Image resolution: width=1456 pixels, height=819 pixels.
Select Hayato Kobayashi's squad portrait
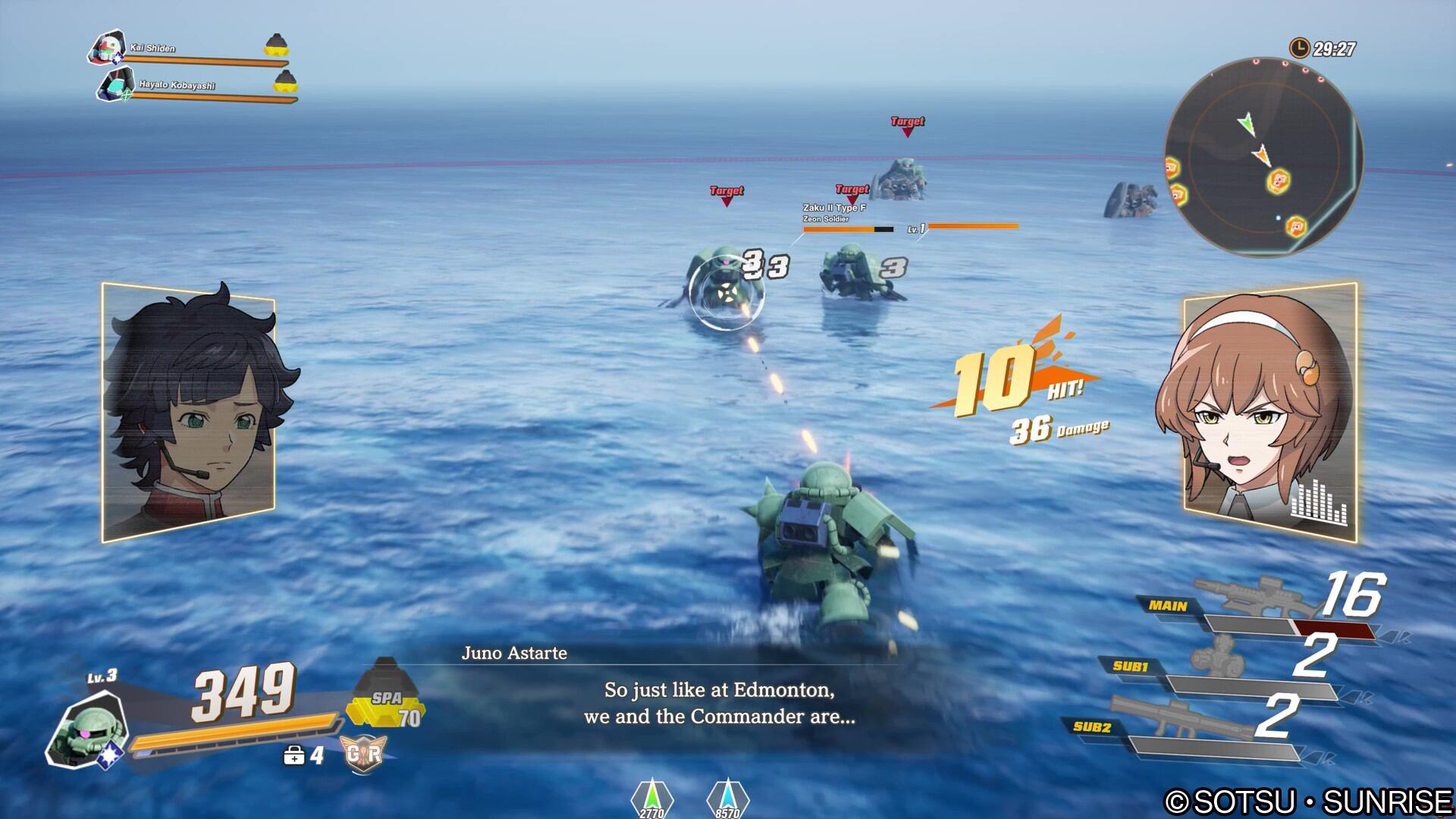(x=115, y=84)
